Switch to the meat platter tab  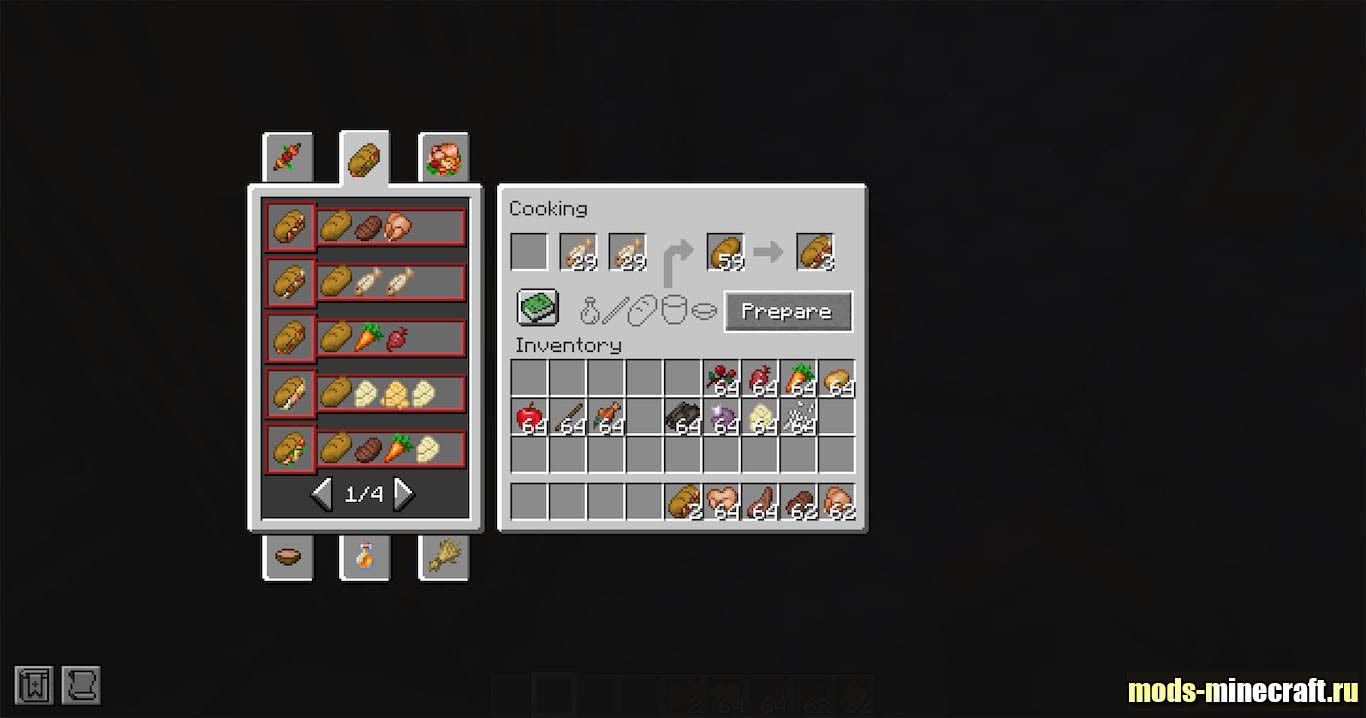point(443,157)
